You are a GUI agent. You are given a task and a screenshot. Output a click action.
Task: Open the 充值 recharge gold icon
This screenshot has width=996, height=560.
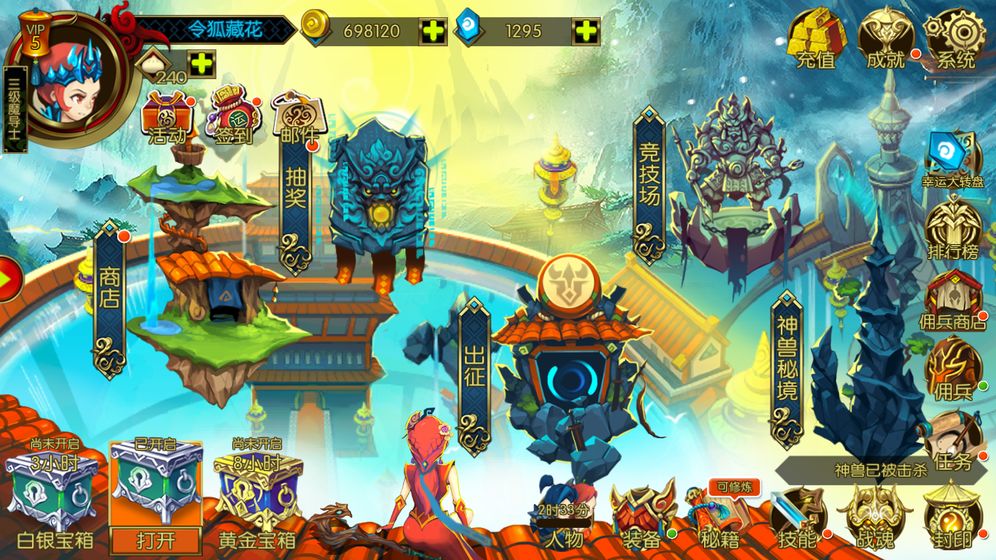(817, 40)
